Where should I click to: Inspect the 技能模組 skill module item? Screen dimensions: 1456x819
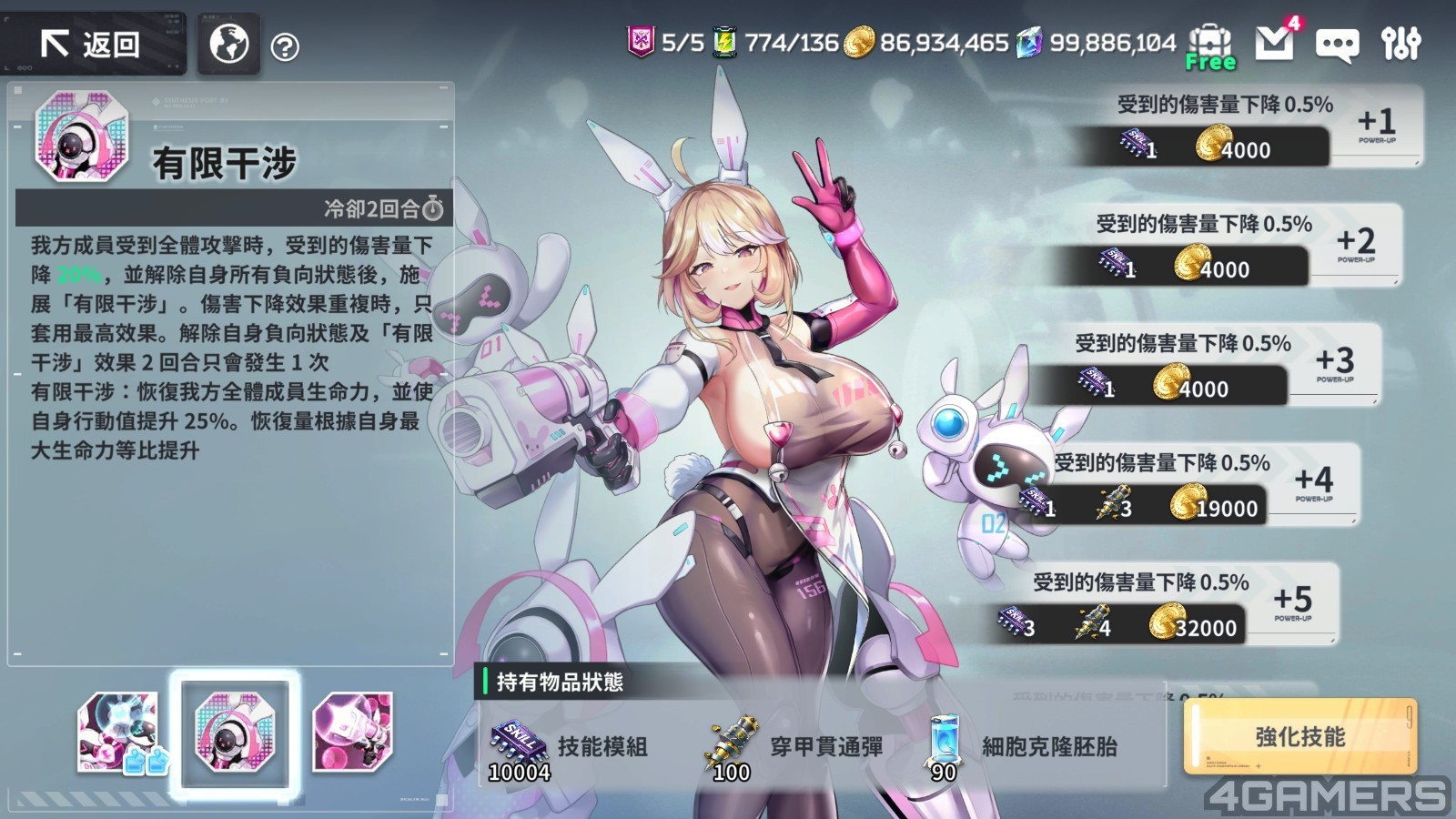569,748
